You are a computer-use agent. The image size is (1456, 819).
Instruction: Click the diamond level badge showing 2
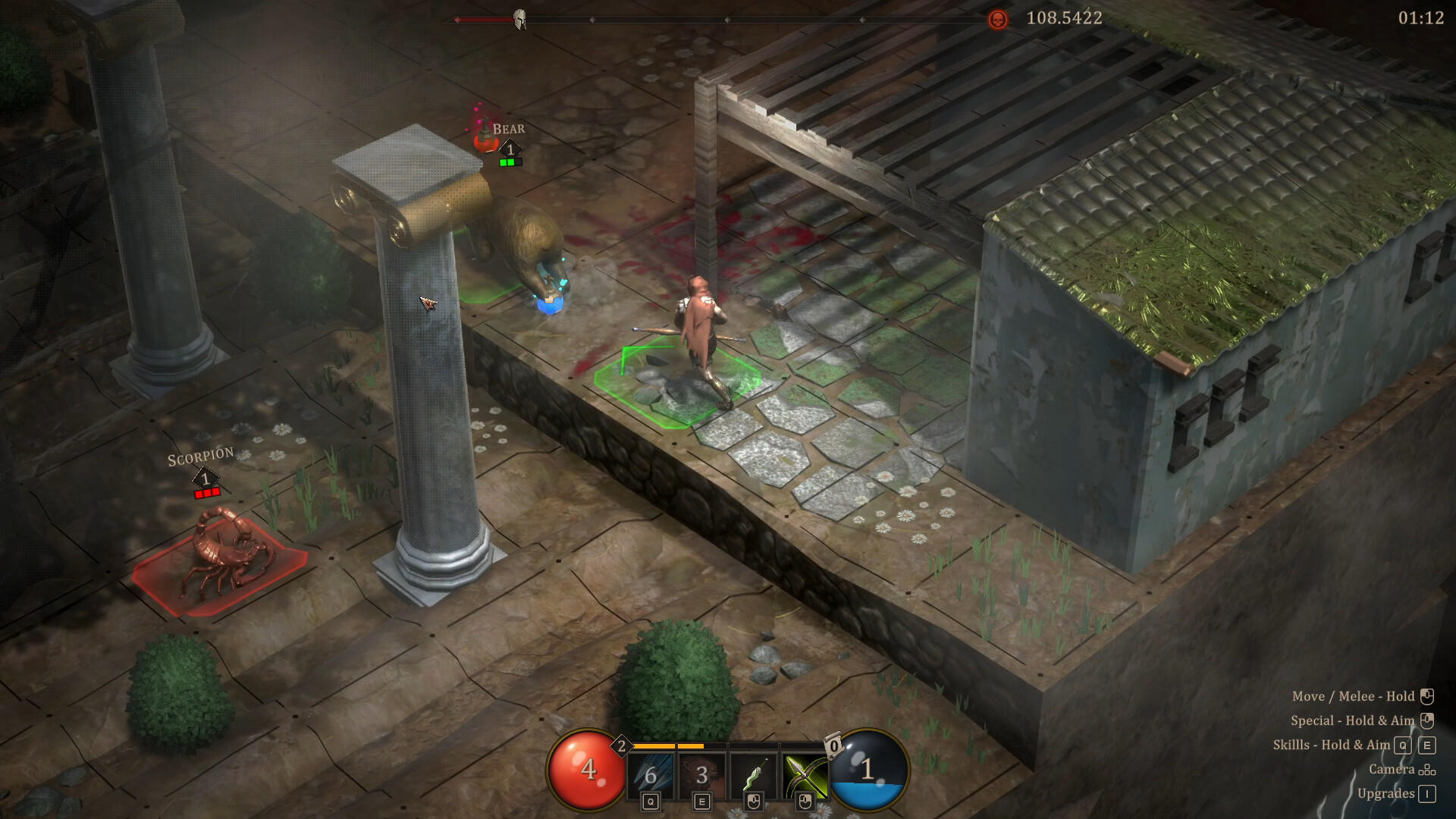tap(622, 745)
